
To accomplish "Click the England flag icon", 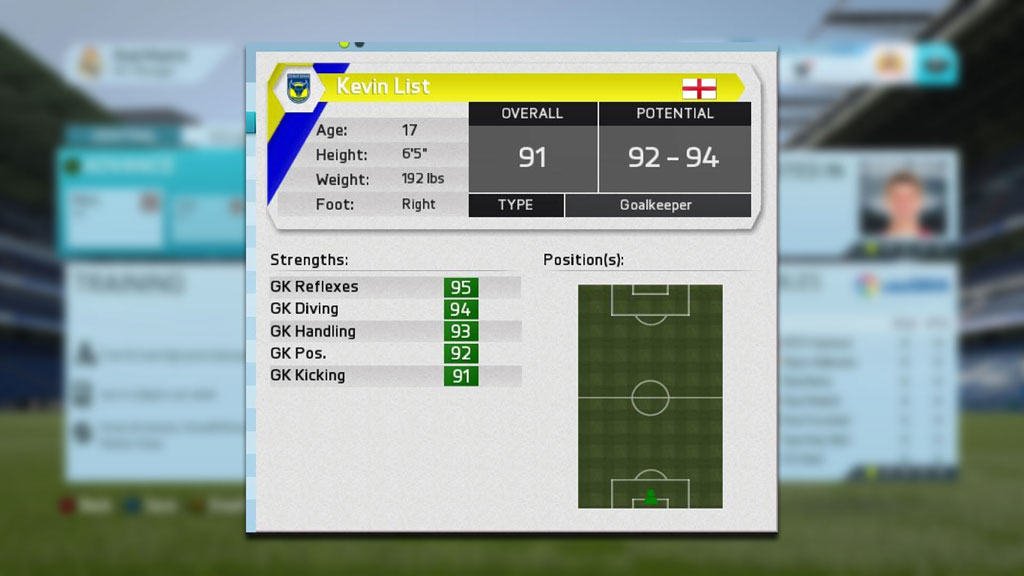I will point(699,88).
